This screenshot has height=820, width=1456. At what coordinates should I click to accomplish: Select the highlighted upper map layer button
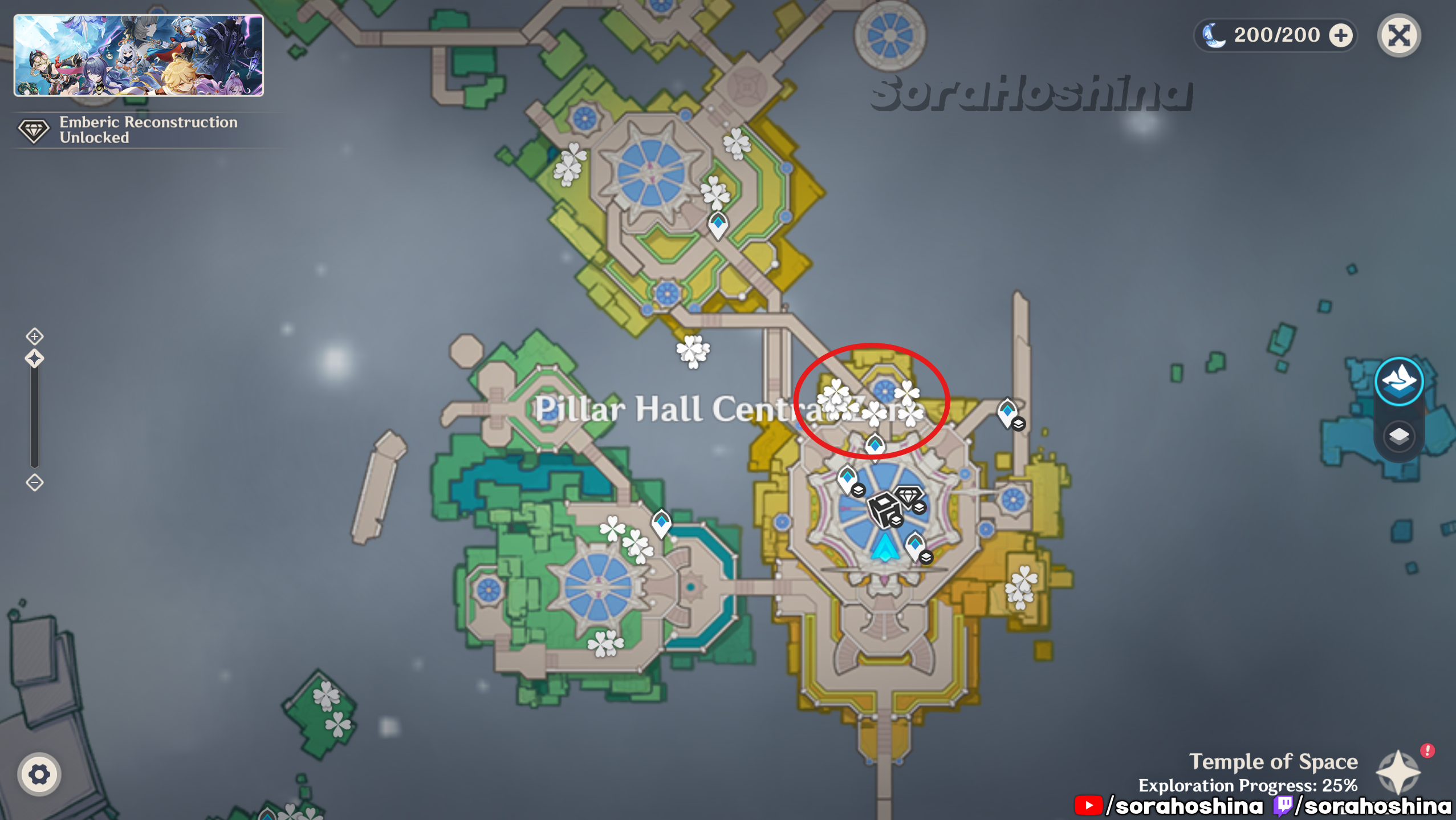1398,381
